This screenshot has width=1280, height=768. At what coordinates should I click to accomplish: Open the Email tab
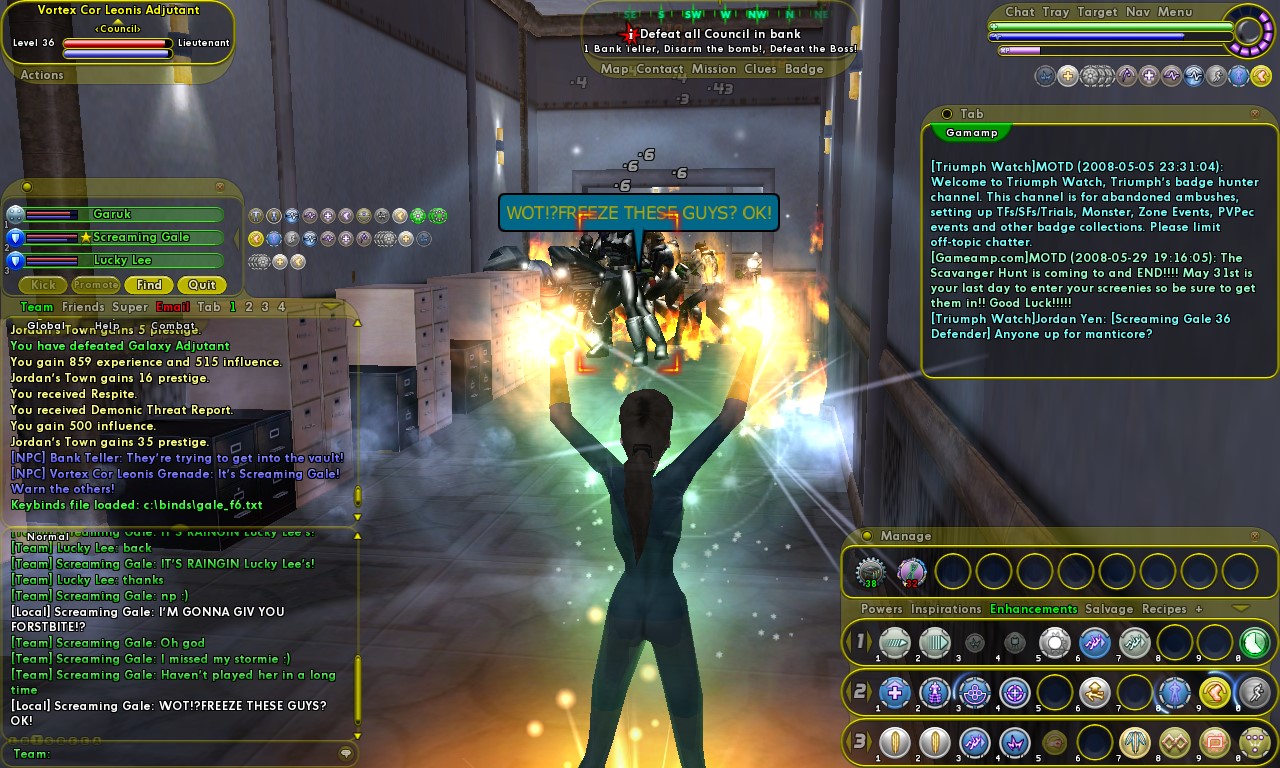click(172, 307)
